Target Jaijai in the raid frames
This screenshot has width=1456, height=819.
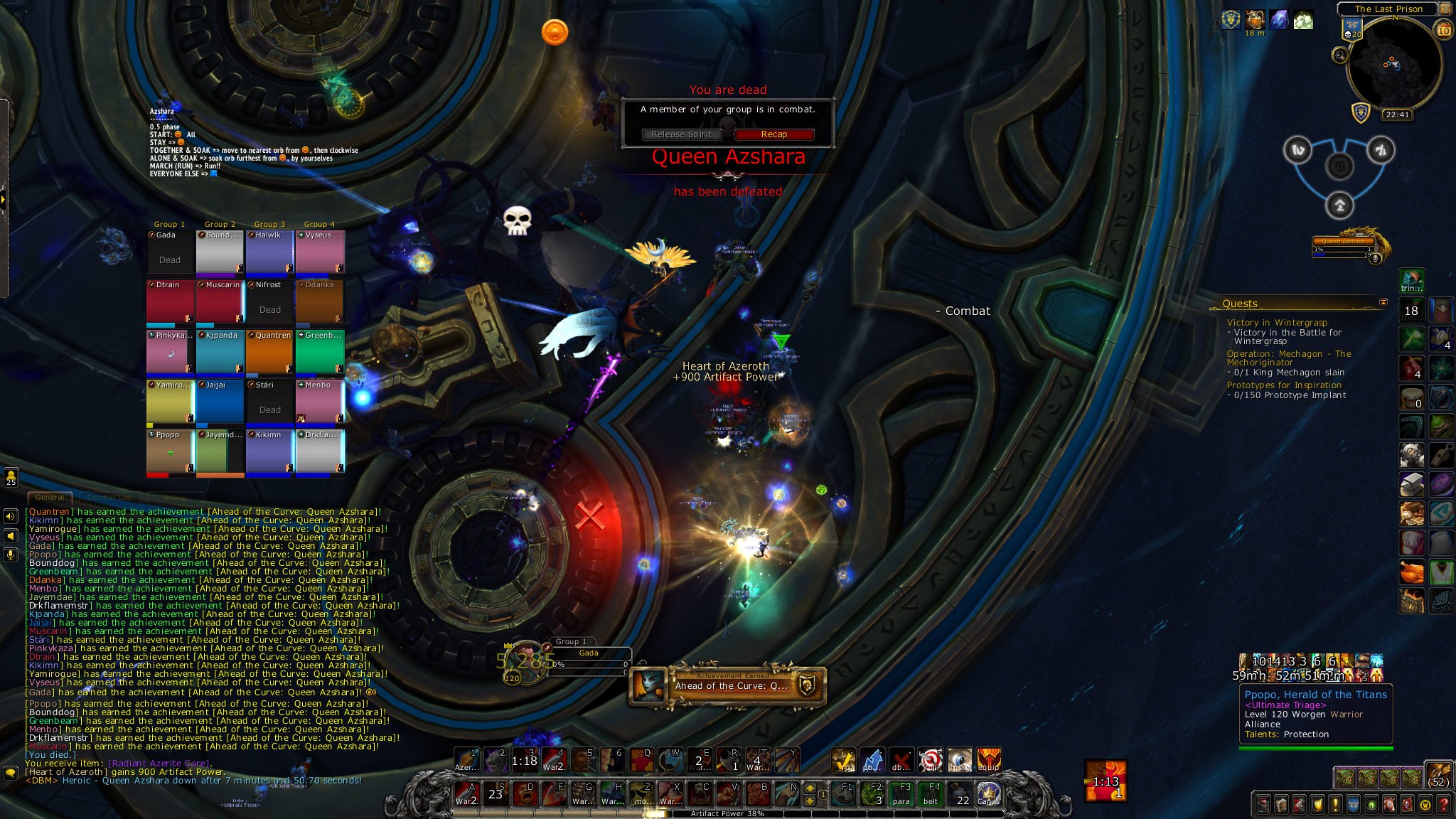(x=220, y=402)
